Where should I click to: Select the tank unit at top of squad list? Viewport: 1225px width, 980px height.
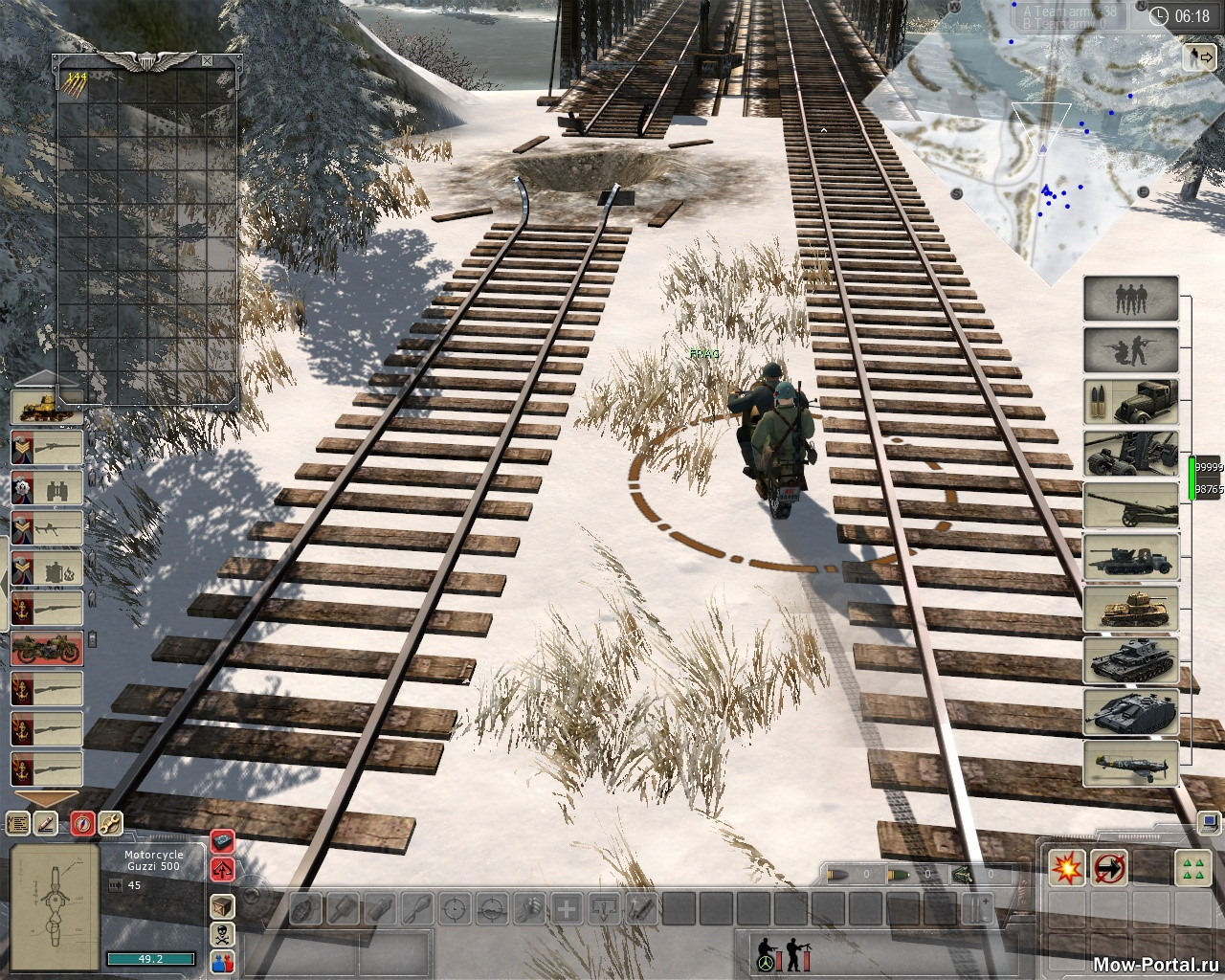[48, 407]
